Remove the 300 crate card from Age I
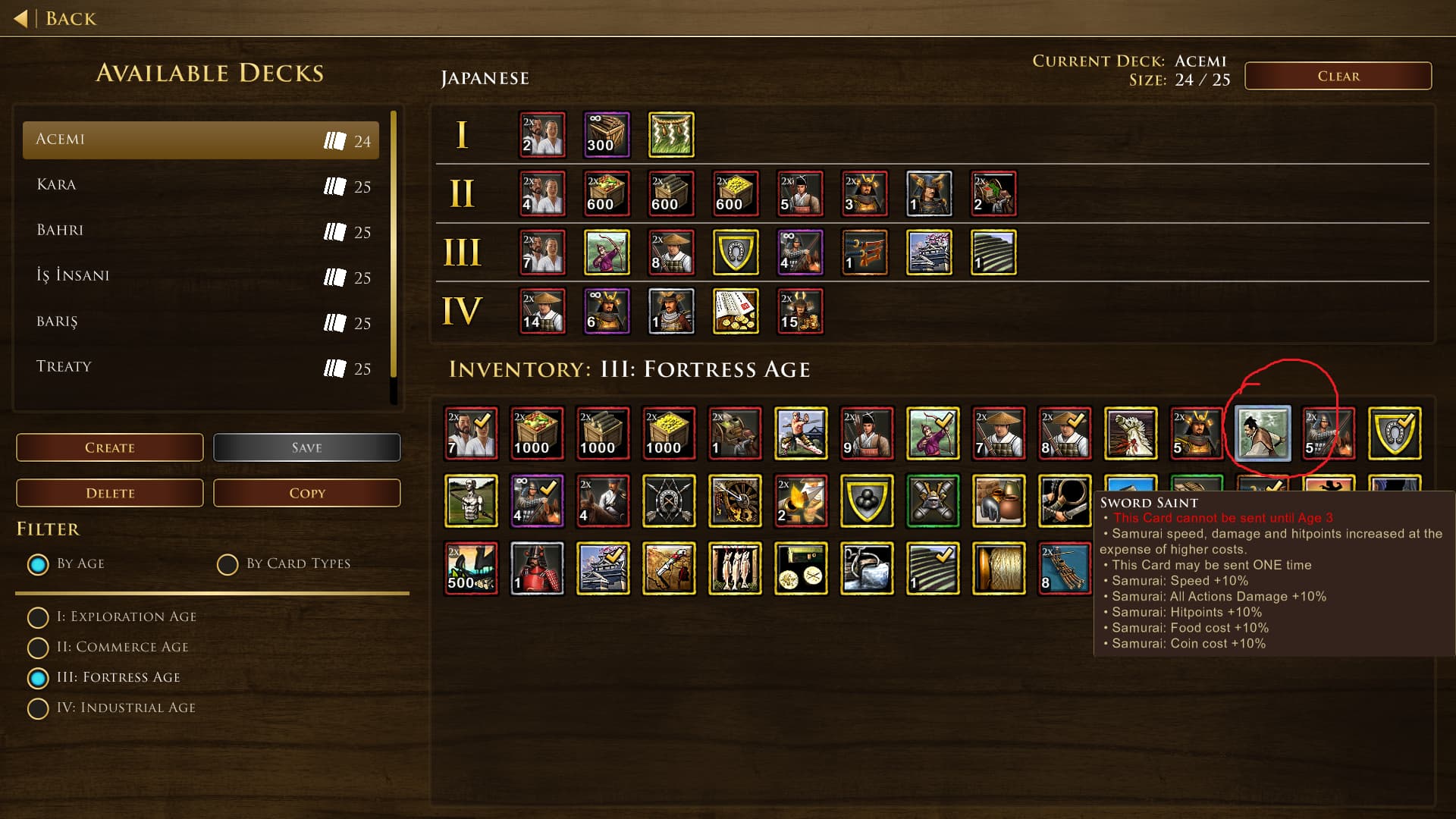Screen dimensions: 1456x819 tap(606, 135)
